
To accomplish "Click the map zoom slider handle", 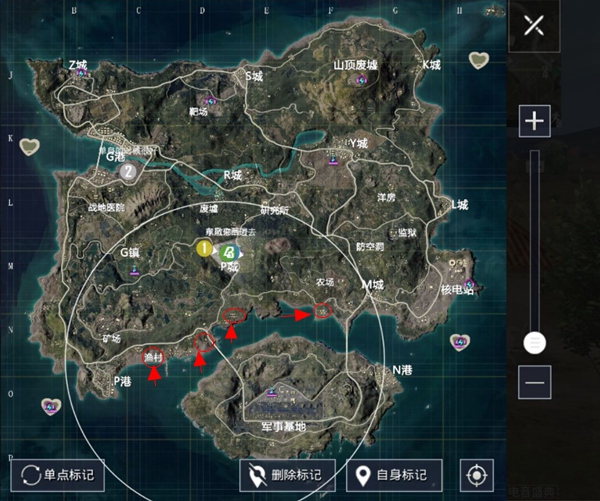I will point(535,343).
